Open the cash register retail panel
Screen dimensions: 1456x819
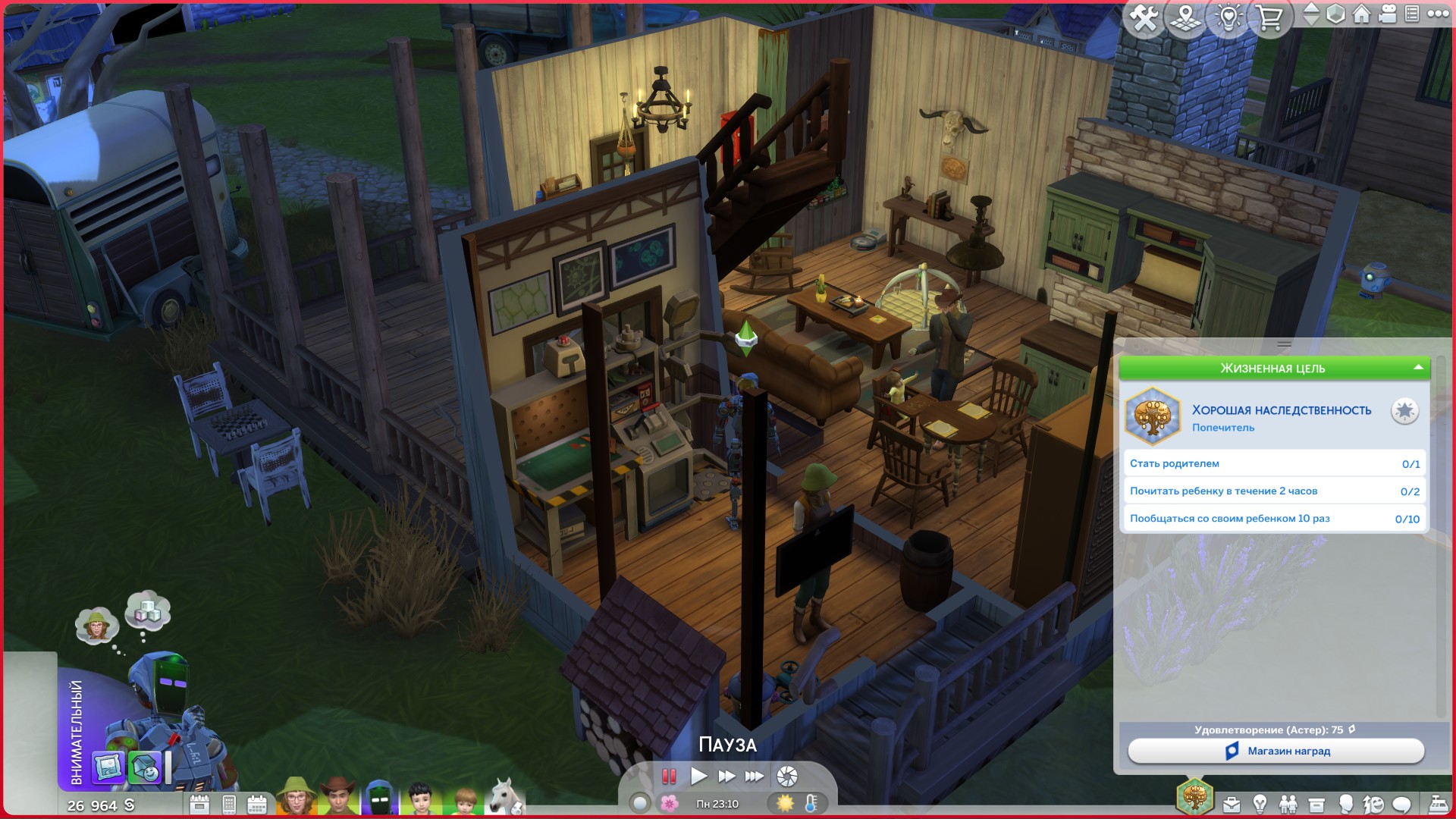[x=1438, y=805]
